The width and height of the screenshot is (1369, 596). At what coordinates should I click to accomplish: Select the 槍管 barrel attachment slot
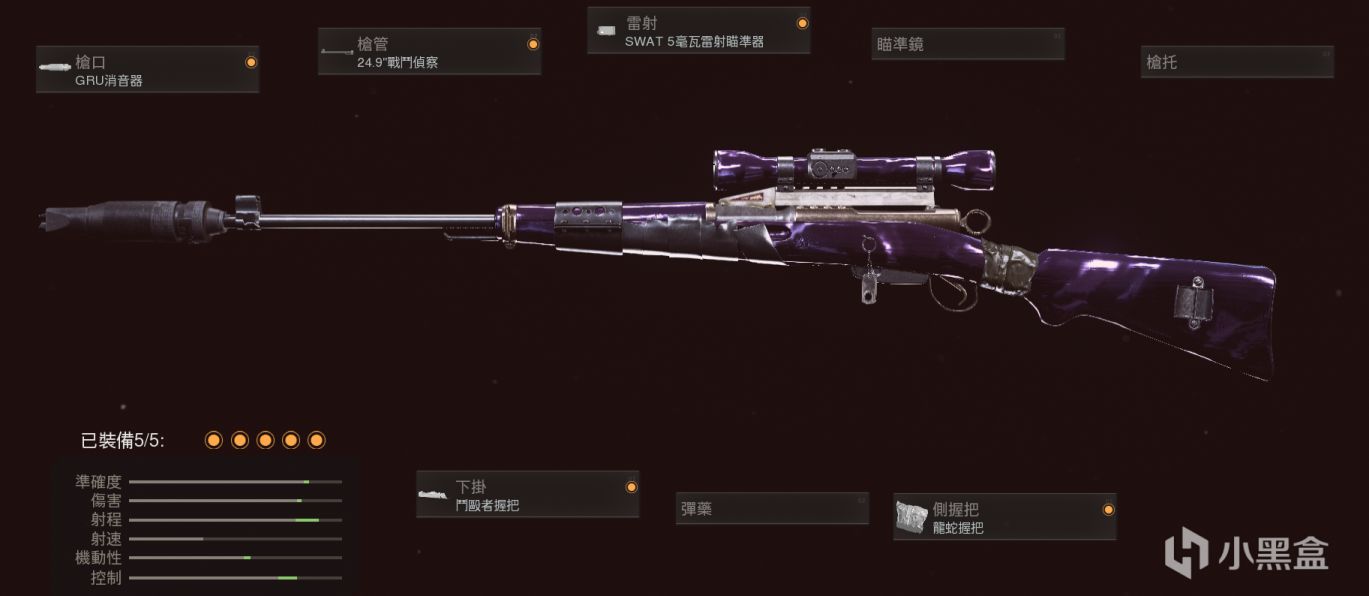click(x=429, y=52)
